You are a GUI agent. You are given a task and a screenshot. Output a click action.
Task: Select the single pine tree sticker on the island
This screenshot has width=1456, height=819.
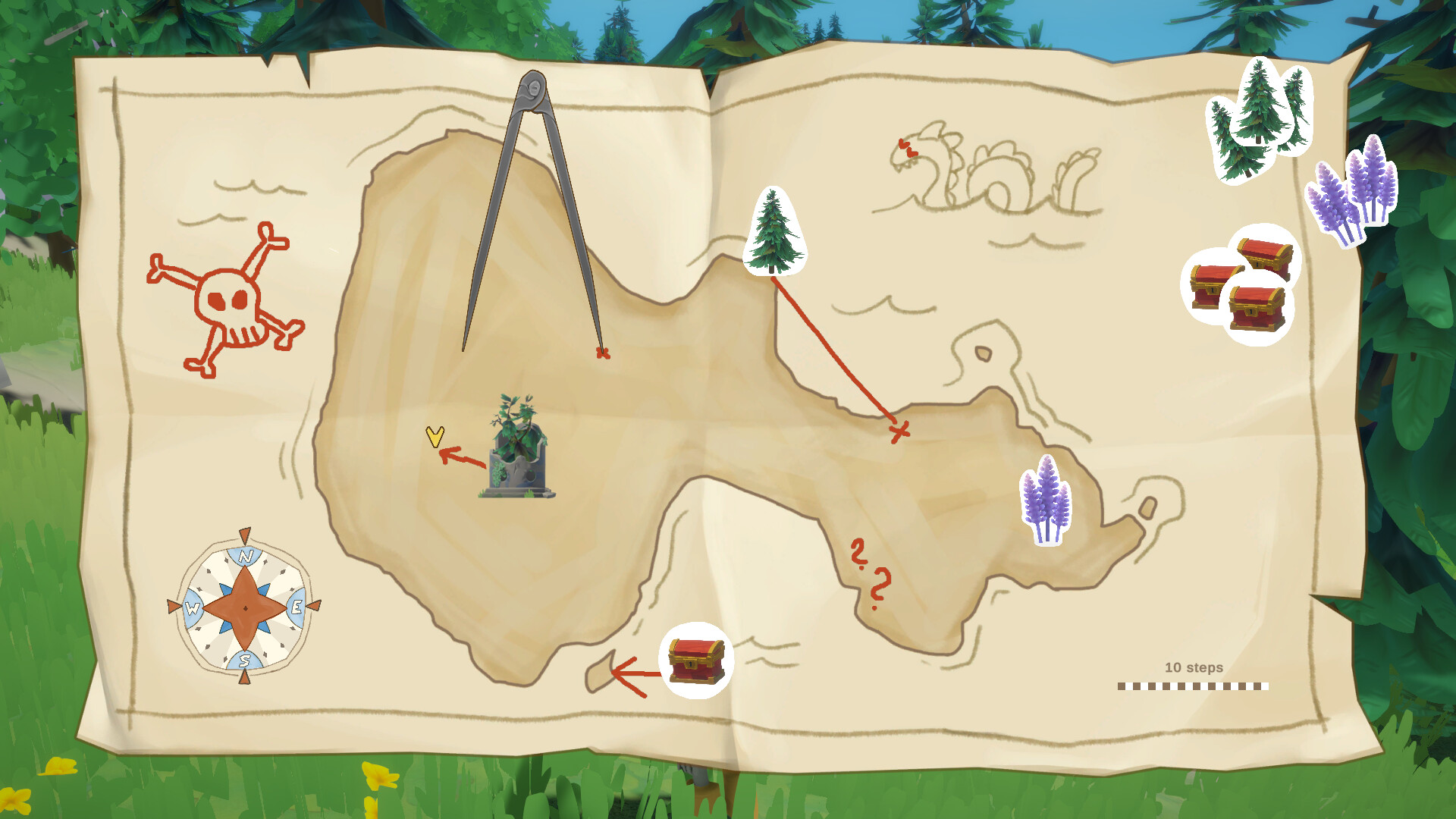tap(773, 231)
